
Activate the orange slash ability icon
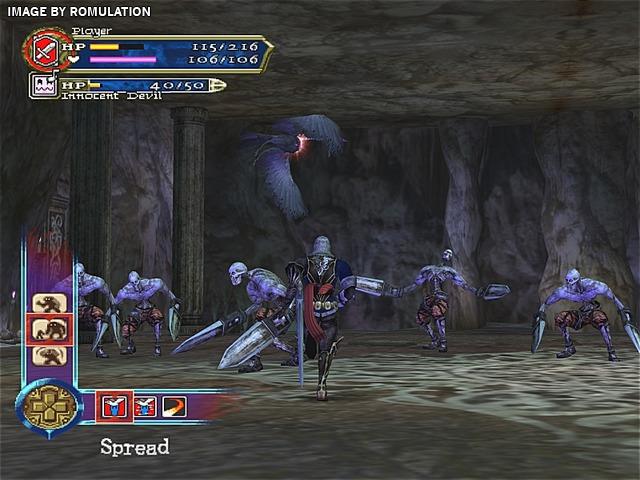tap(174, 405)
